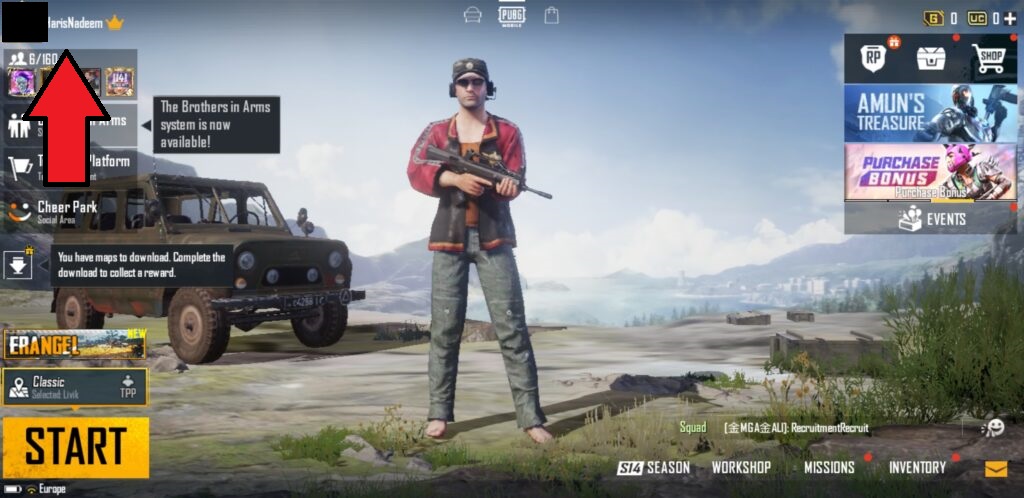The image size is (1024, 498).
Task: Go to the SHOP
Action: click(x=990, y=59)
